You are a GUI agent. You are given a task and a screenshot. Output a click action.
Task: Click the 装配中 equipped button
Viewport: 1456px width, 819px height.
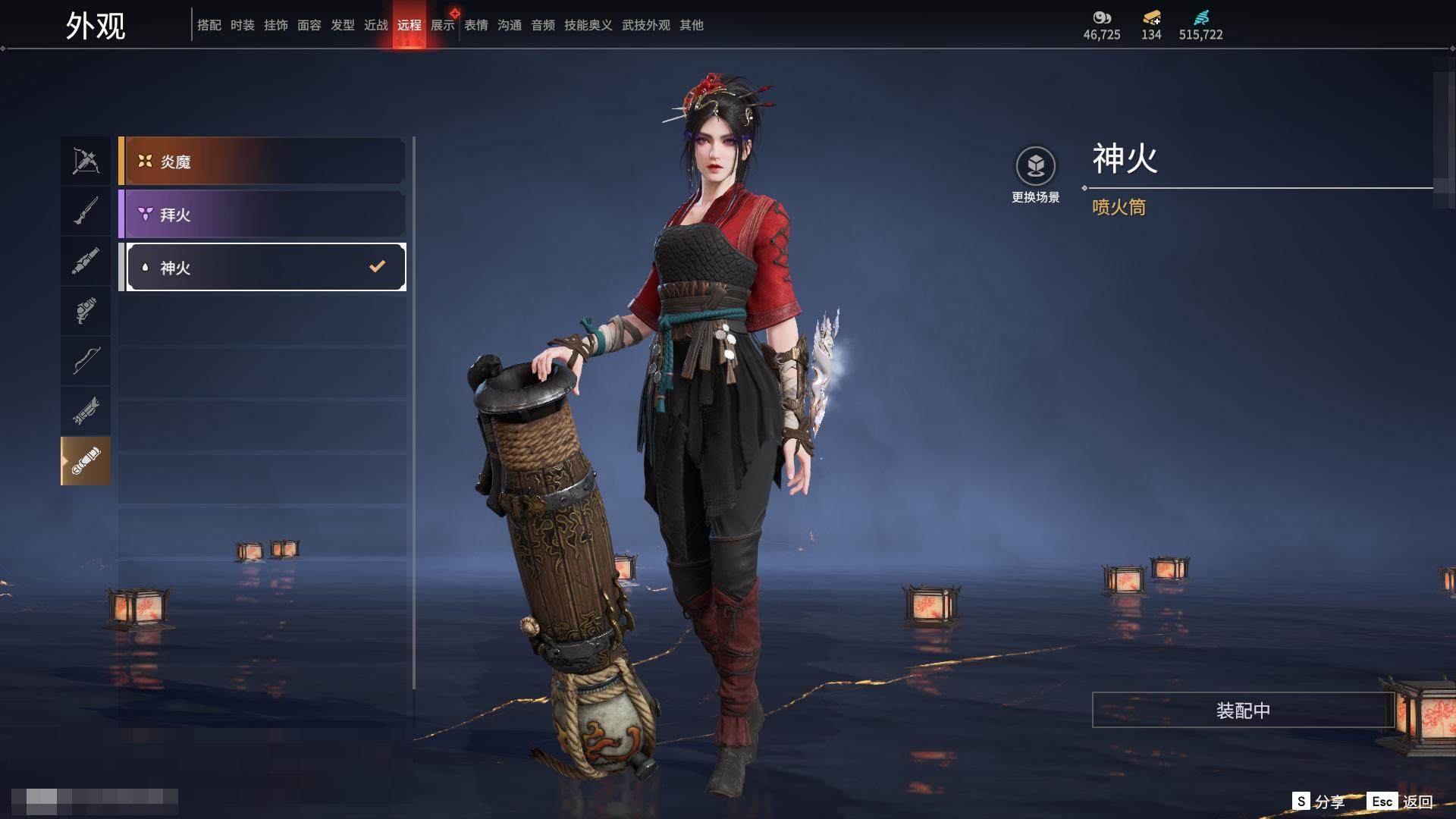(x=1242, y=710)
